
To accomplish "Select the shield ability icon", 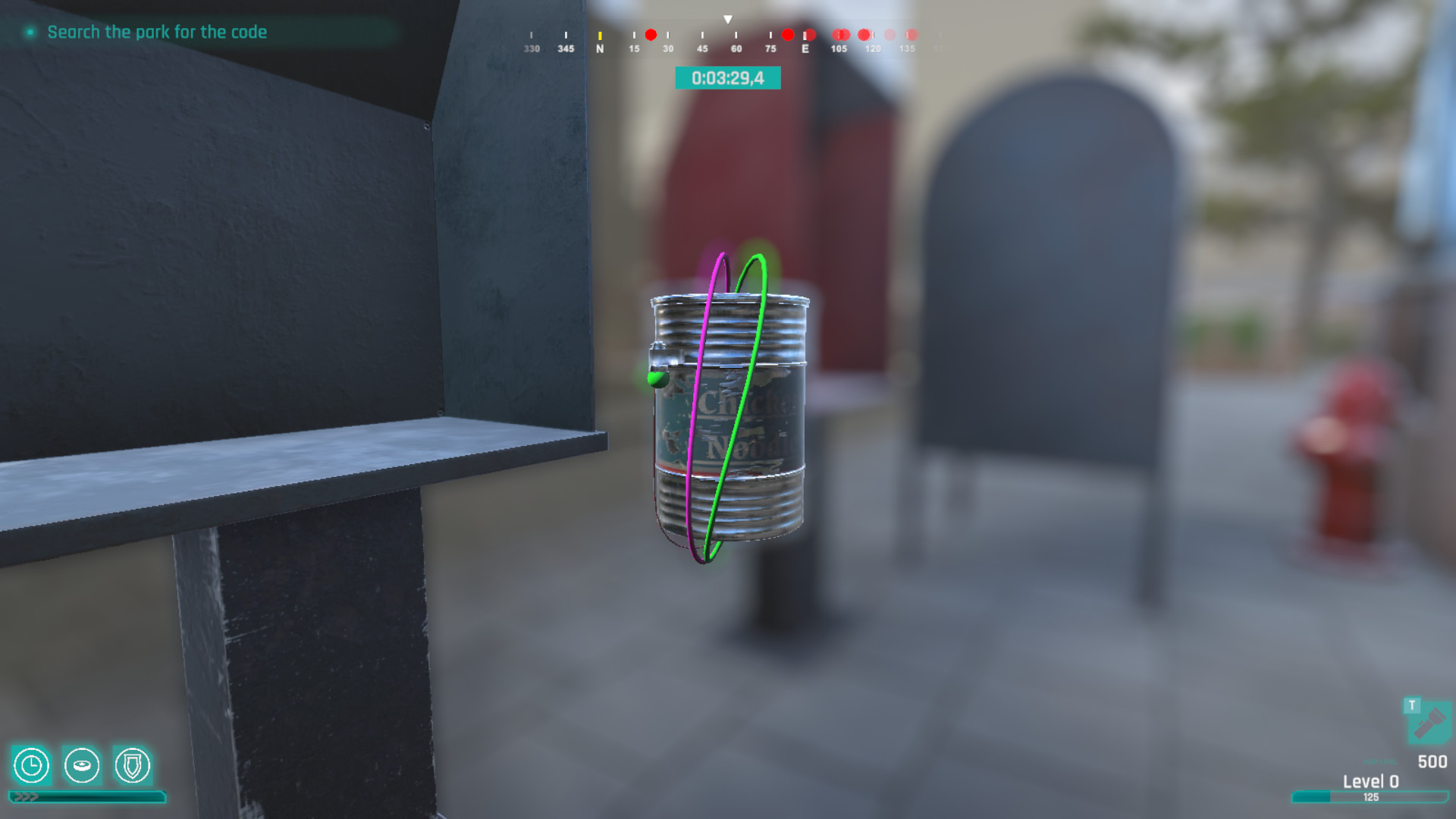I will coord(130,767).
